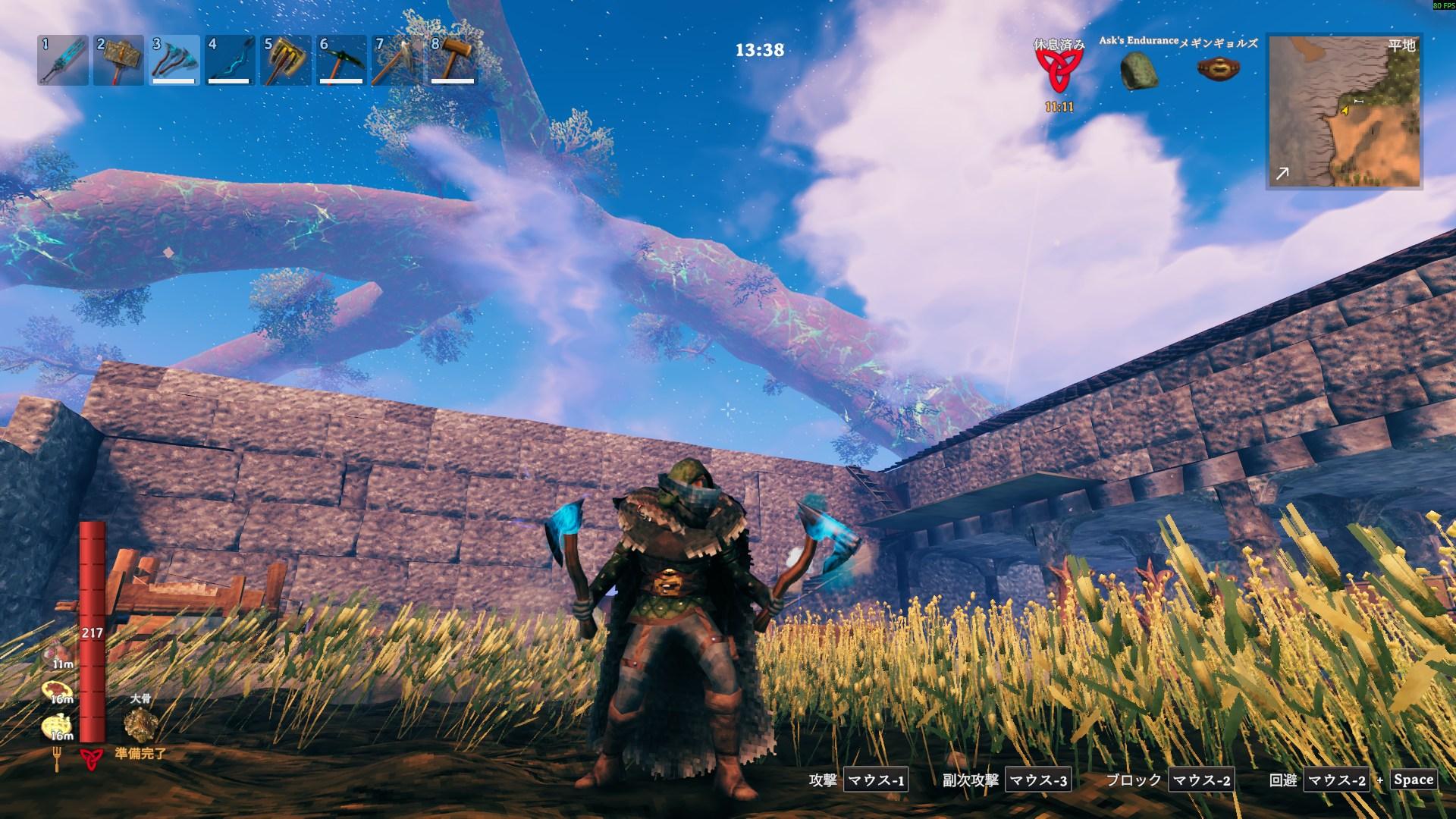This screenshot has width=1456, height=819.
Task: Select the golden battle axe in slot 5
Action: [285, 60]
